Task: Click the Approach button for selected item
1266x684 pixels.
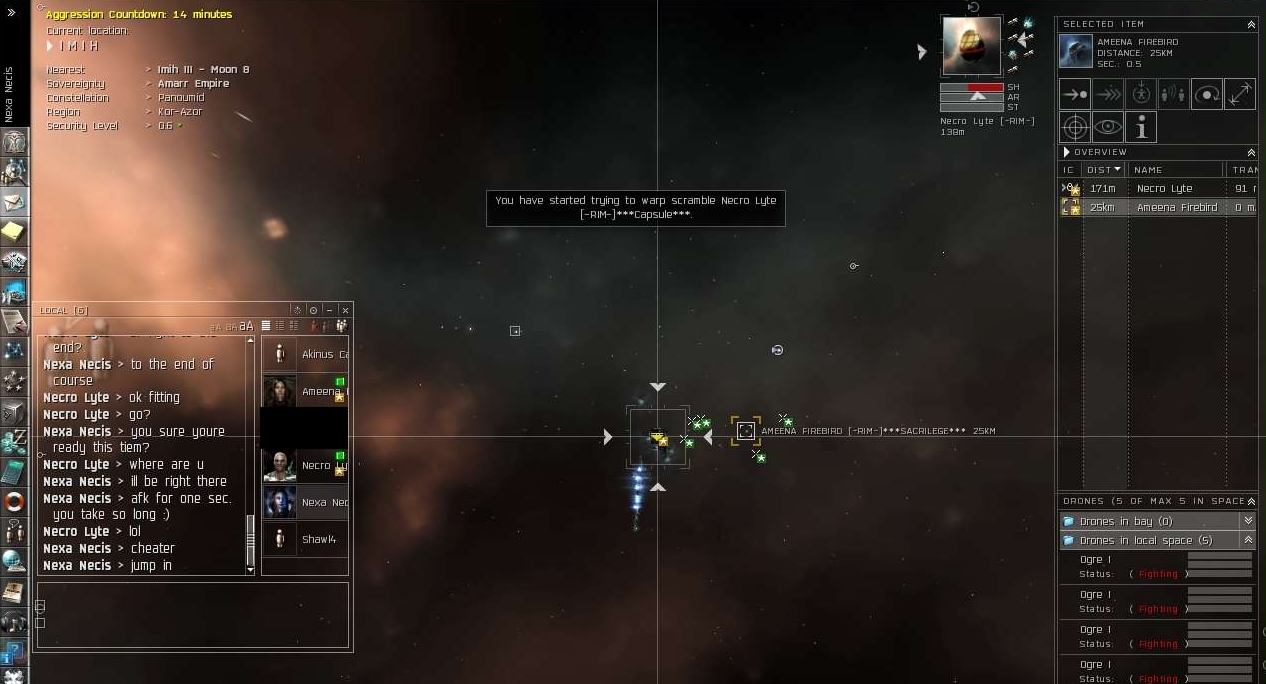Action: [1075, 94]
